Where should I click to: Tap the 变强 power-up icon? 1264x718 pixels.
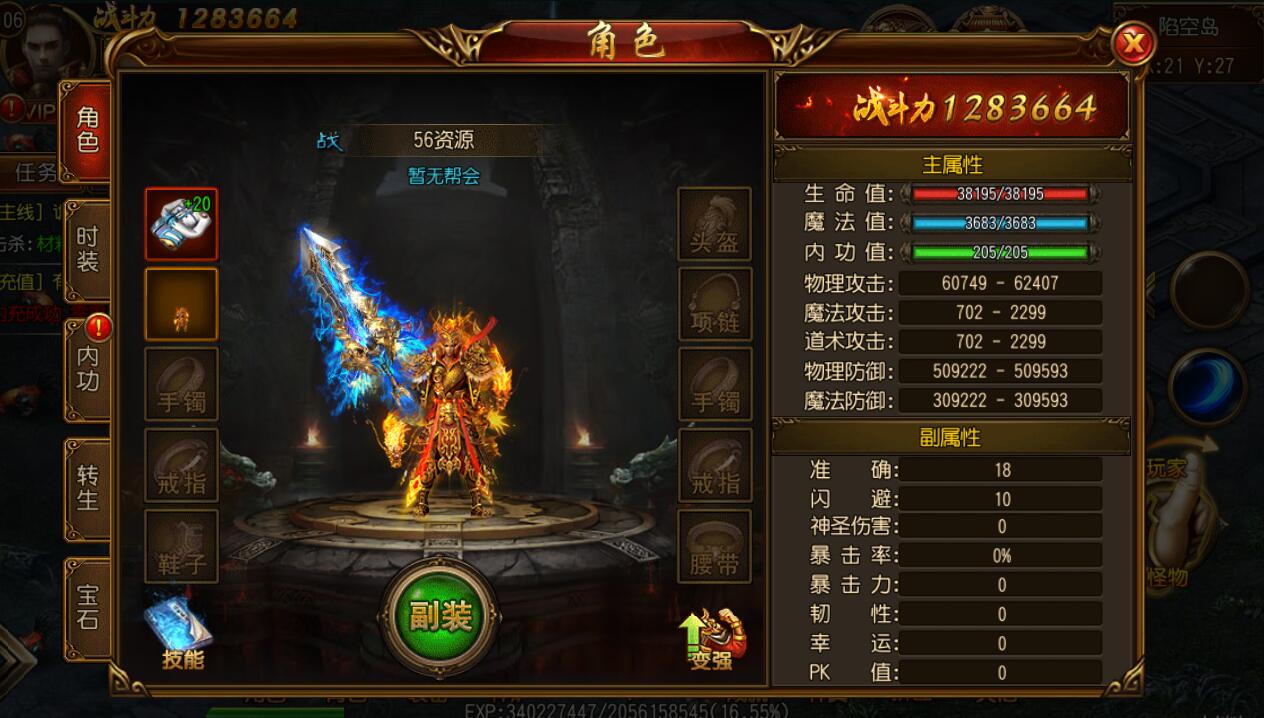(714, 638)
